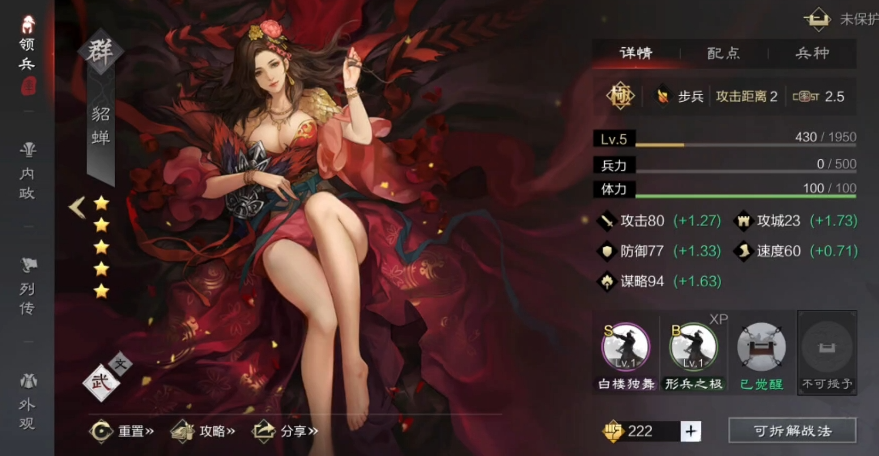Viewport: 879px width, 456px height.
Task: Click the 分享 share button
Action: coord(285,431)
